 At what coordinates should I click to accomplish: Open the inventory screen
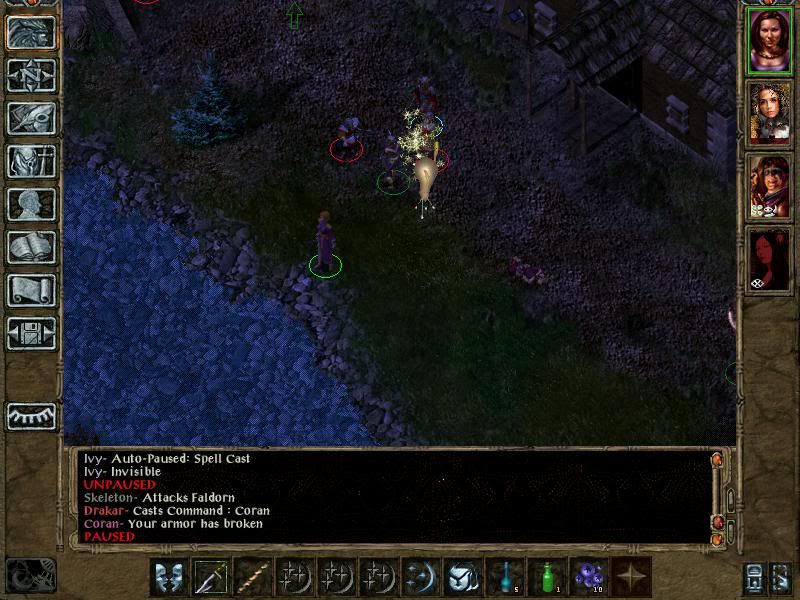coord(31,161)
